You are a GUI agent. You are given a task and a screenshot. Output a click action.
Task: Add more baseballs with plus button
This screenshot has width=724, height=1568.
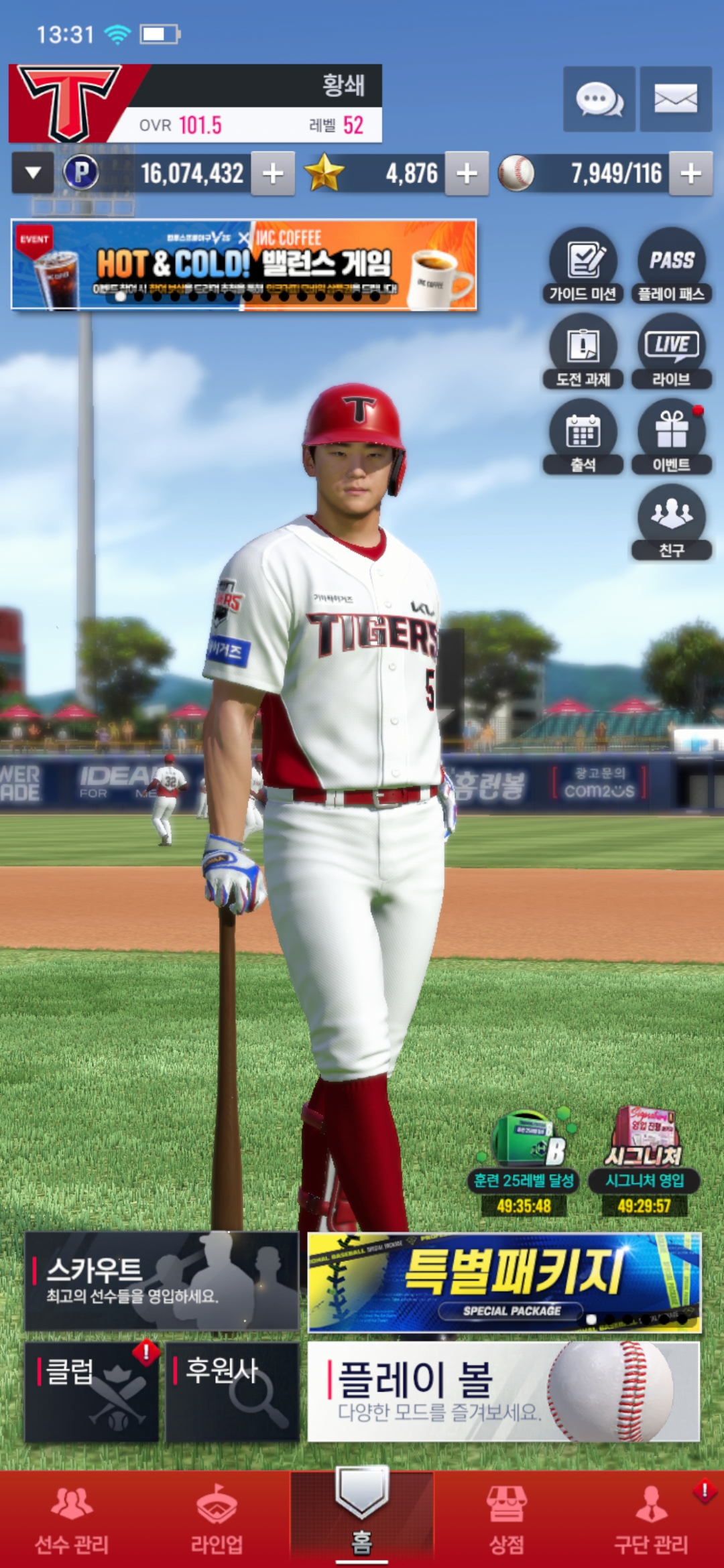(690, 174)
